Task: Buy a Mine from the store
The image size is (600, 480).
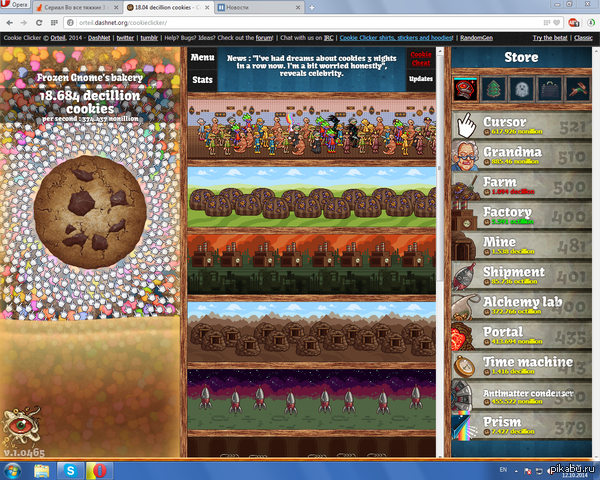Action: coord(520,247)
